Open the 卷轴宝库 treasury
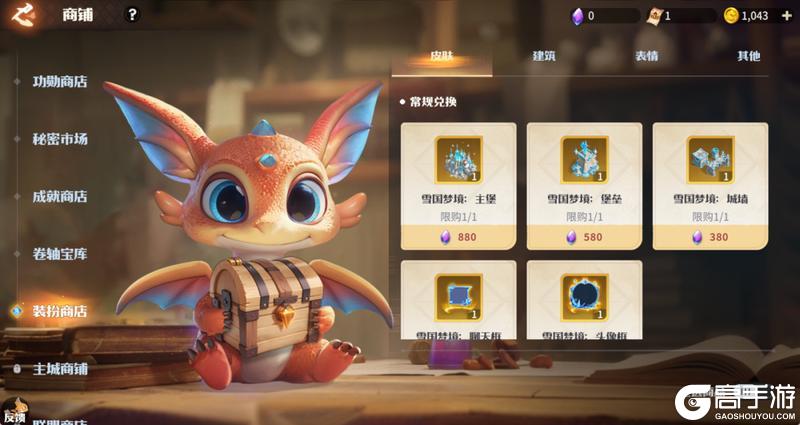This screenshot has width=800, height=425. pyautogui.click(x=60, y=254)
